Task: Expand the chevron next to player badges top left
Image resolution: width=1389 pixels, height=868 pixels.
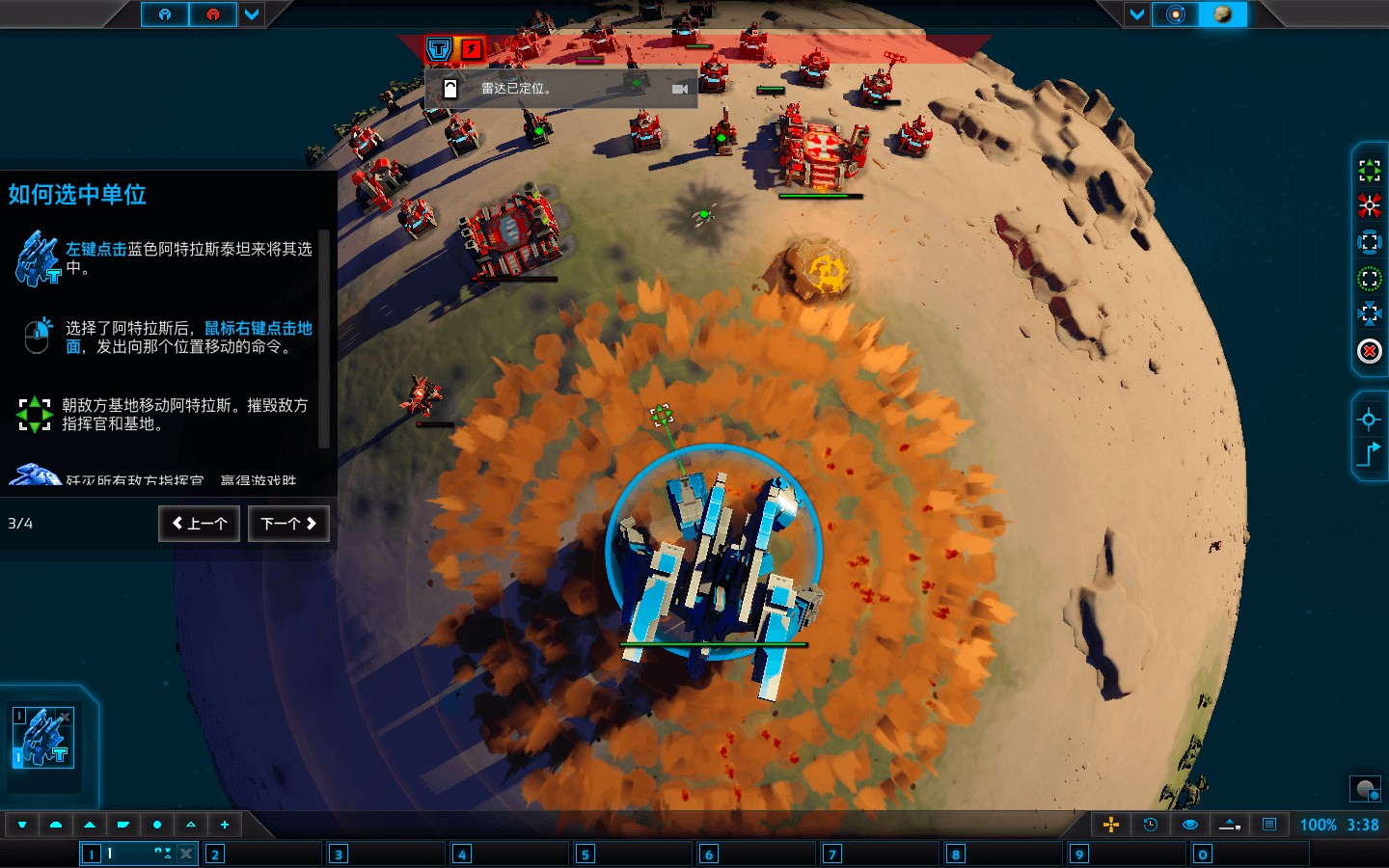Action: tap(252, 14)
